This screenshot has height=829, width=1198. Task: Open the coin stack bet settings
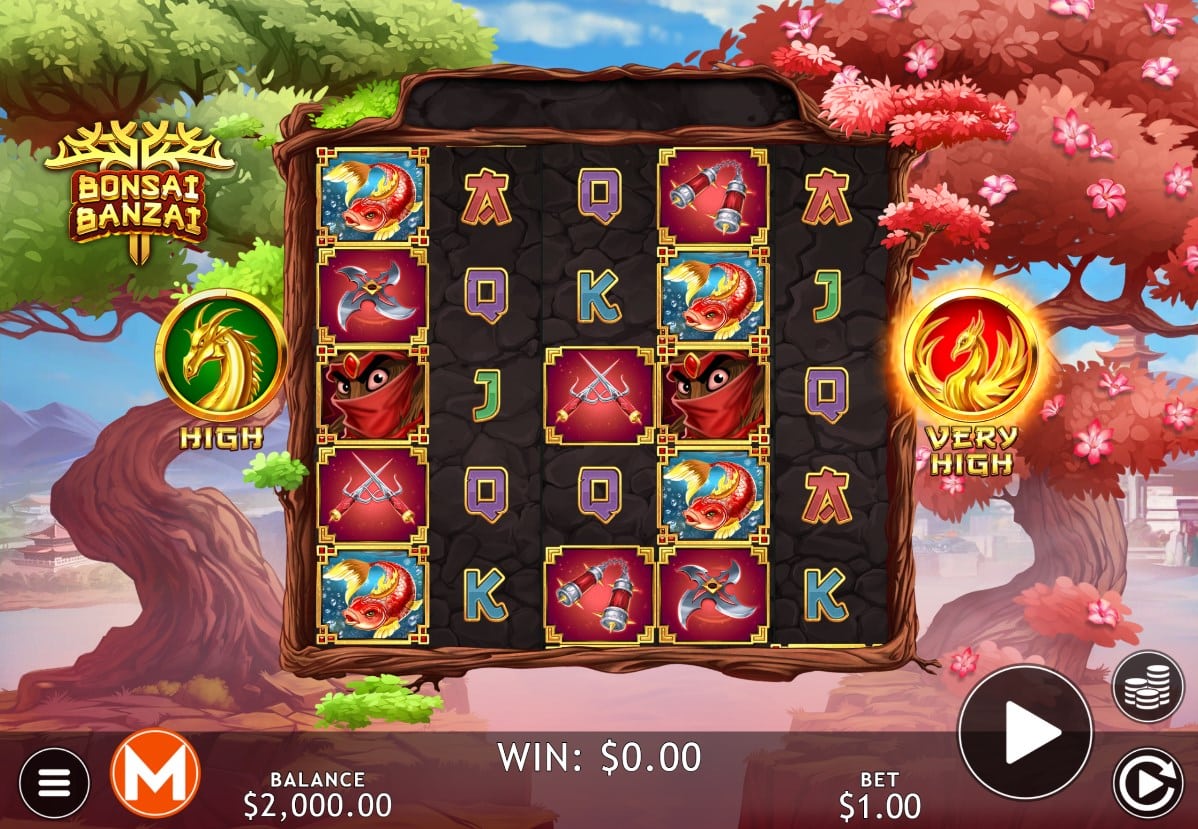pyautogui.click(x=1148, y=686)
